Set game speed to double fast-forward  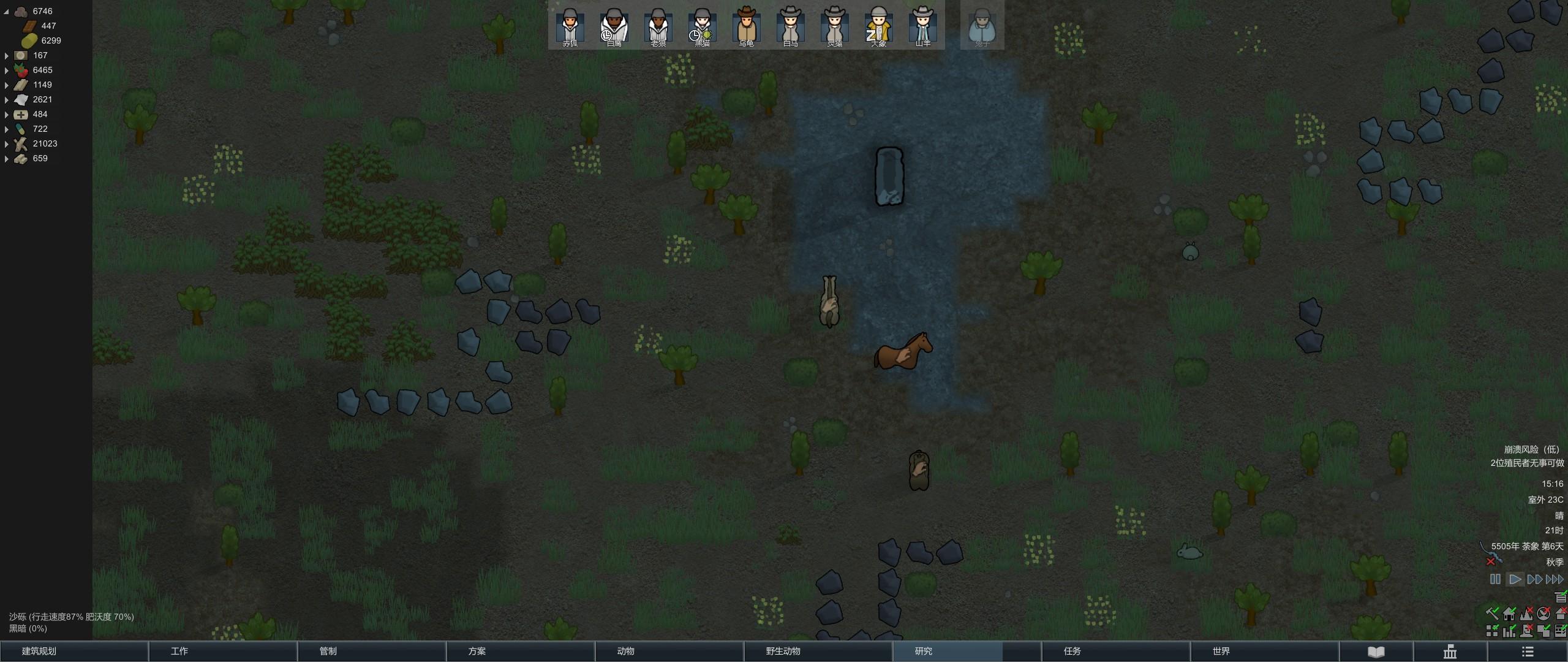1534,579
